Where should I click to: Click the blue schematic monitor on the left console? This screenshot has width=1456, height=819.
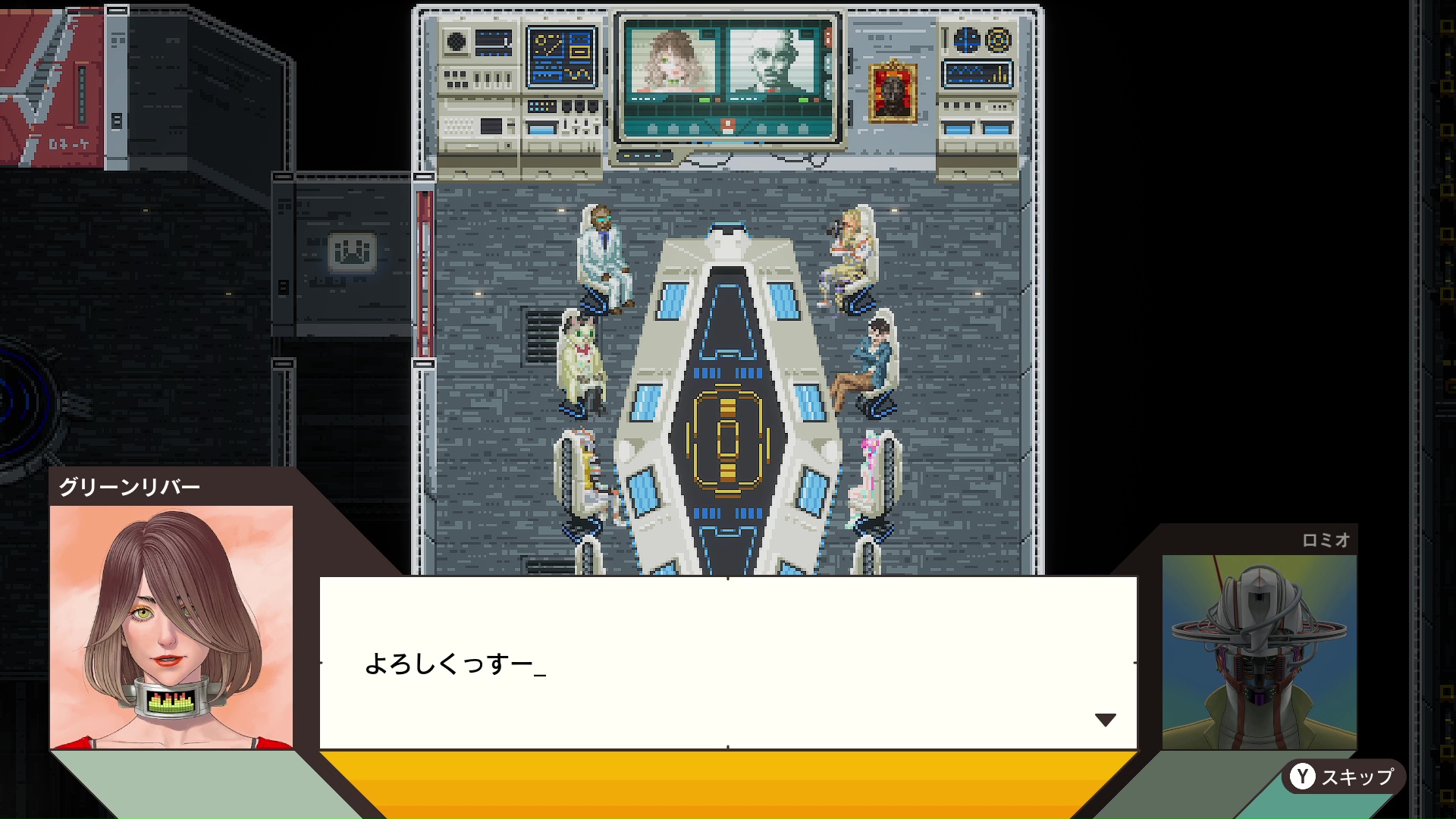pyautogui.click(x=560, y=57)
